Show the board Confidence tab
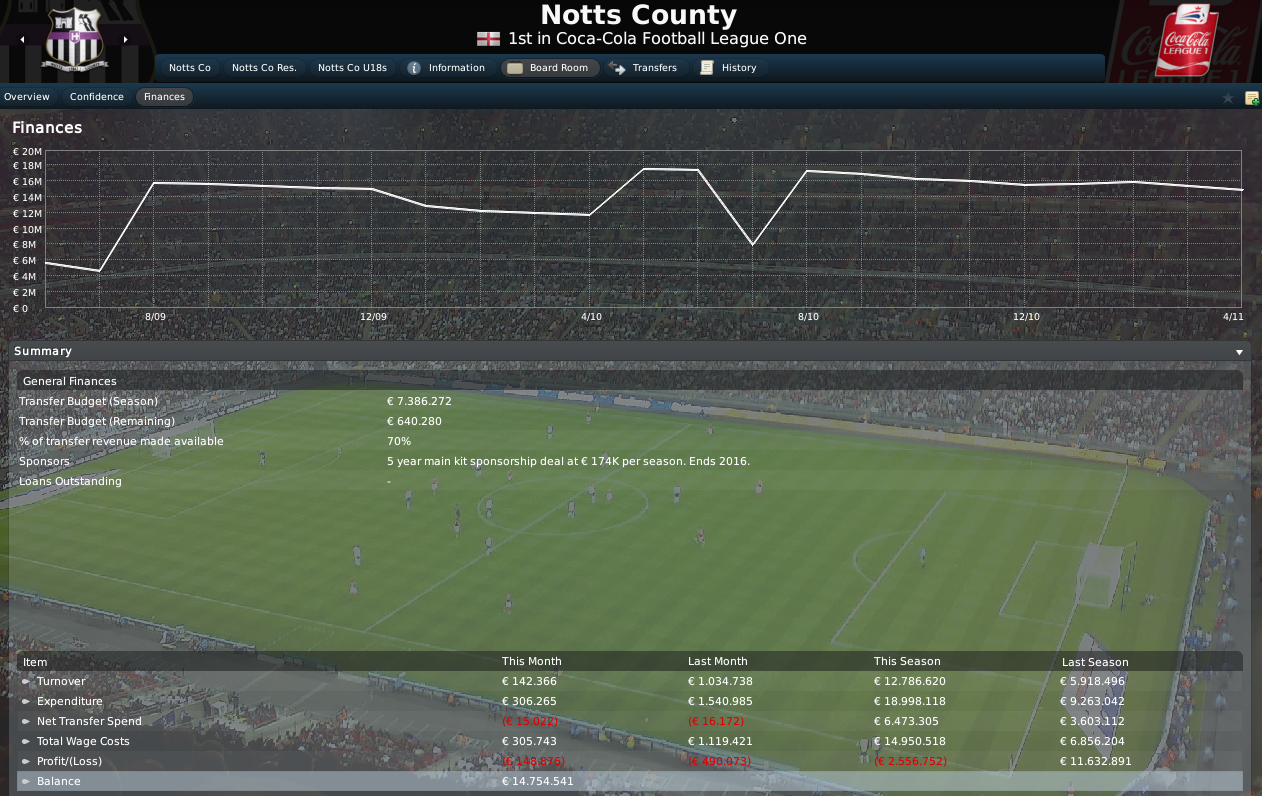The image size is (1262, 796). tap(97, 97)
